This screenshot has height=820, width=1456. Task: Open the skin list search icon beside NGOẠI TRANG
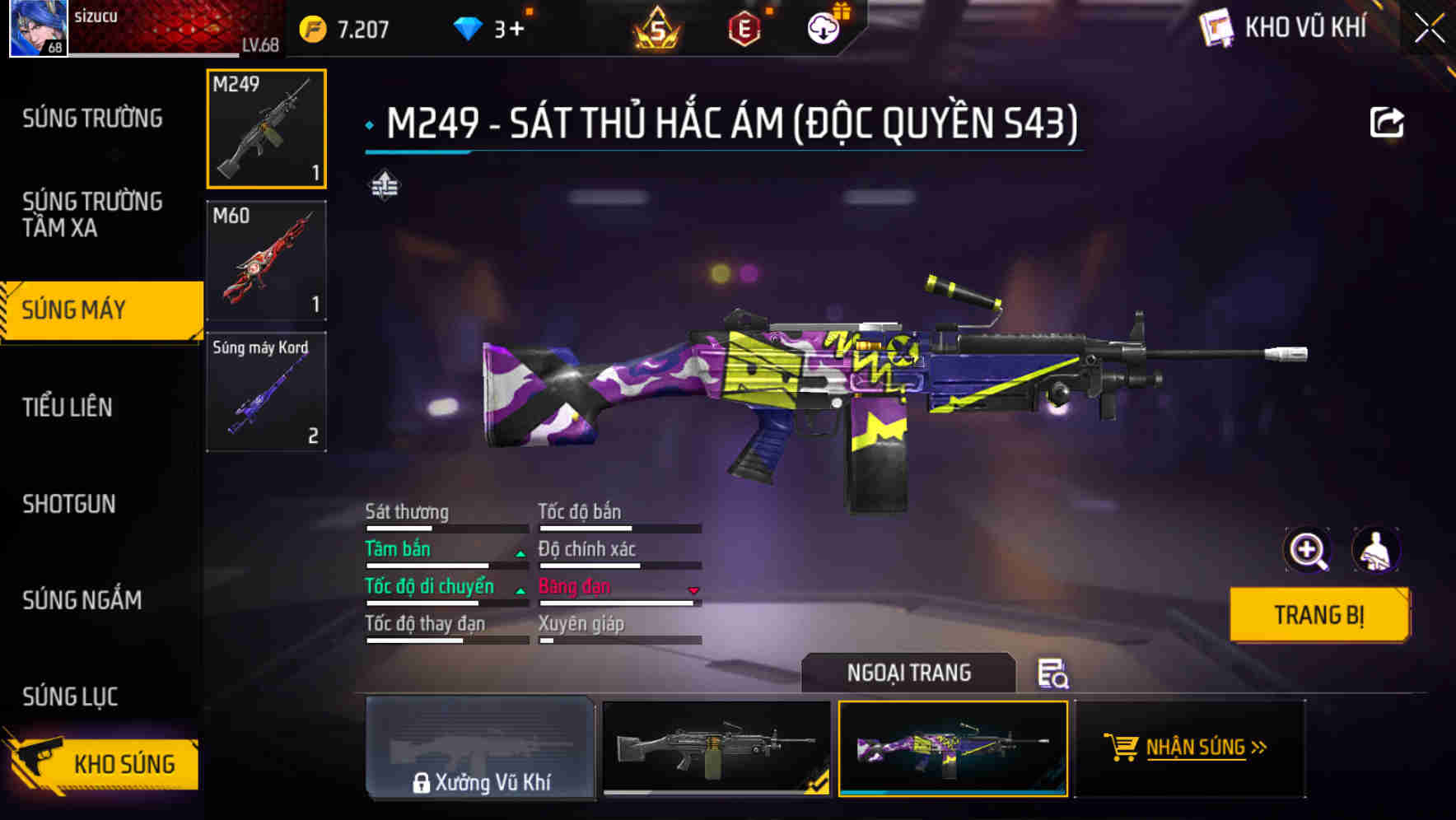pyautogui.click(x=1056, y=675)
